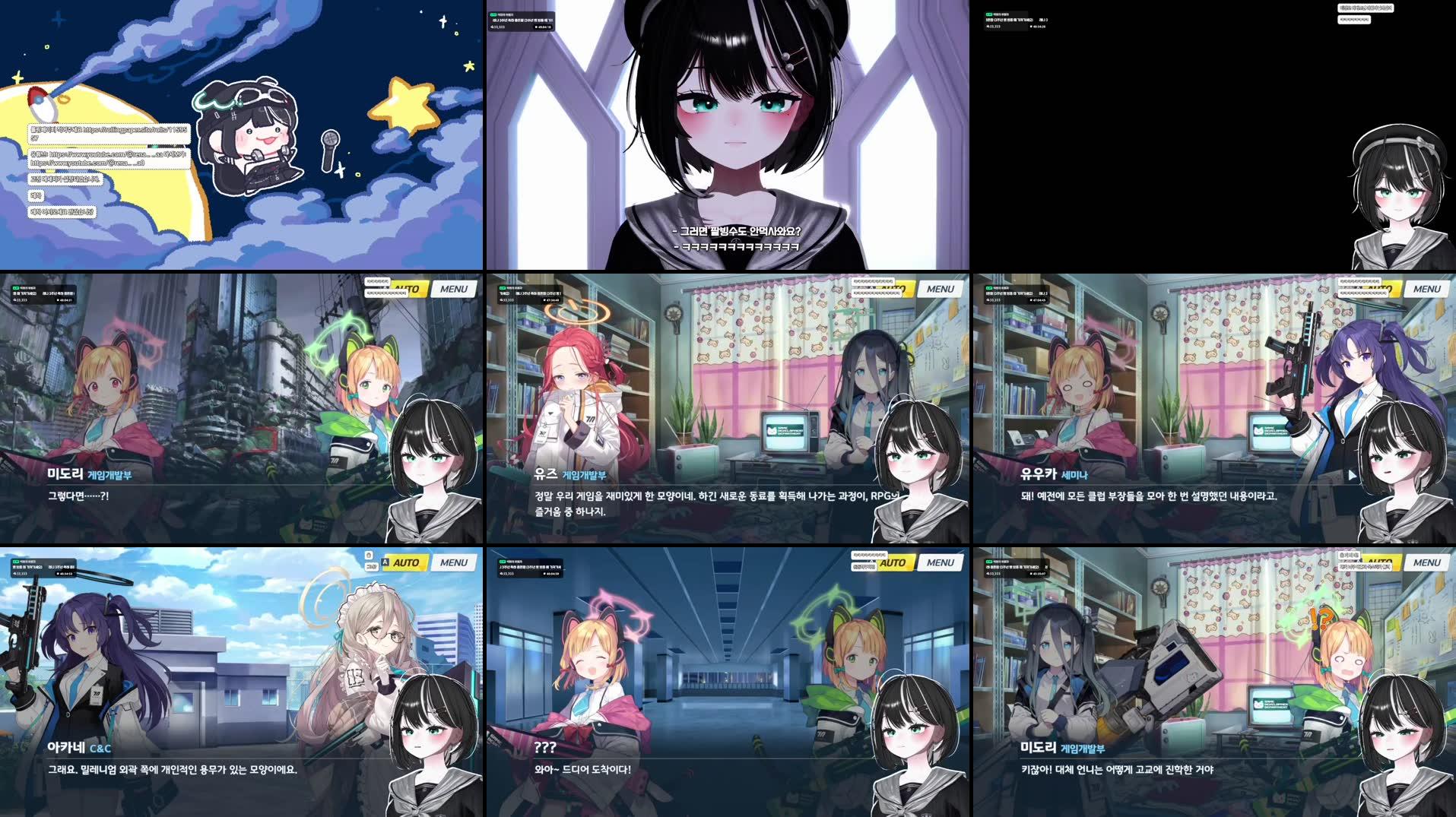Viewport: 1456px width, 817px height.
Task: Open MENU in the Midori ruins scene
Action: (x=455, y=290)
